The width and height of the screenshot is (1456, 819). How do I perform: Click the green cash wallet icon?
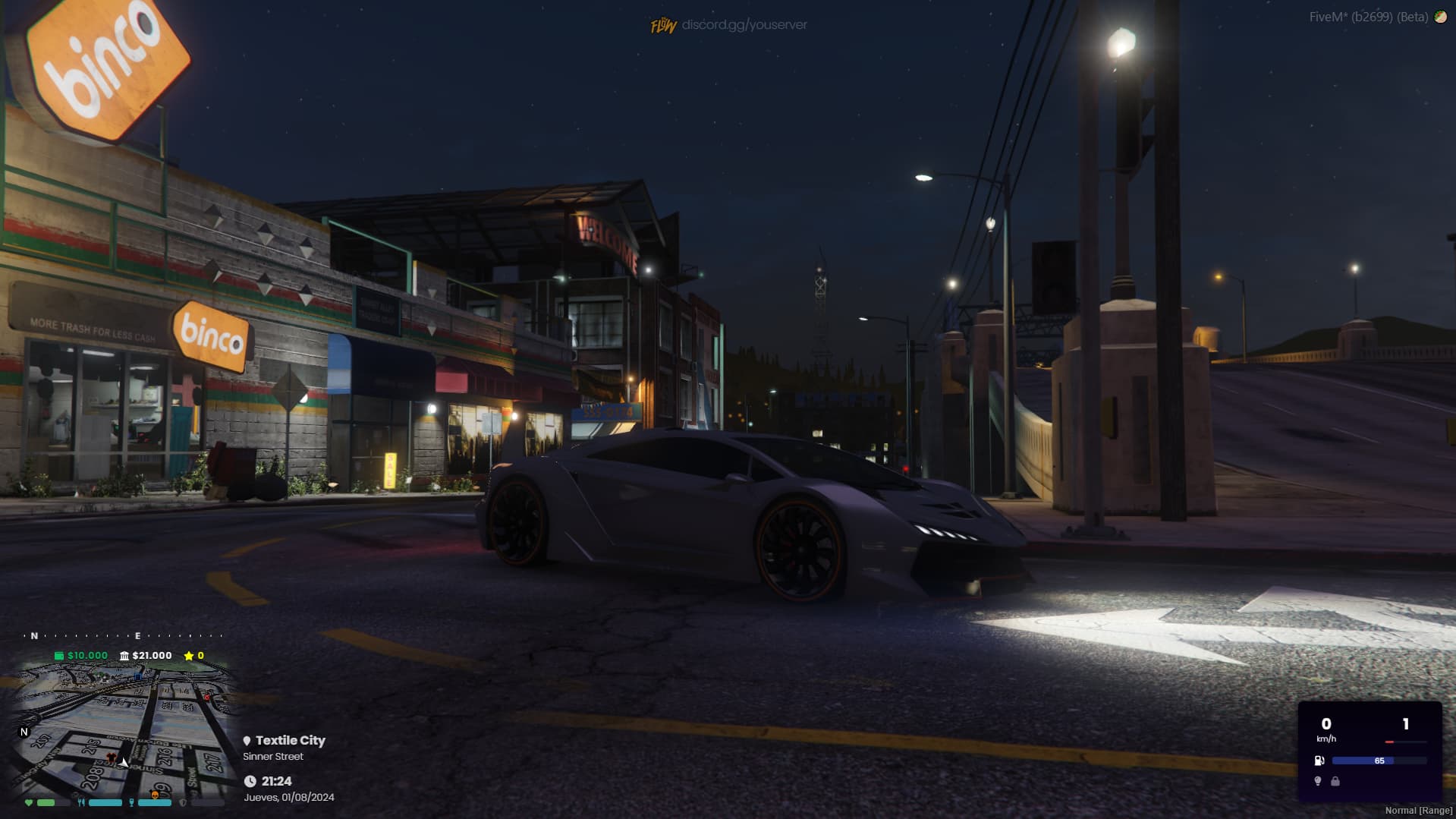(59, 656)
